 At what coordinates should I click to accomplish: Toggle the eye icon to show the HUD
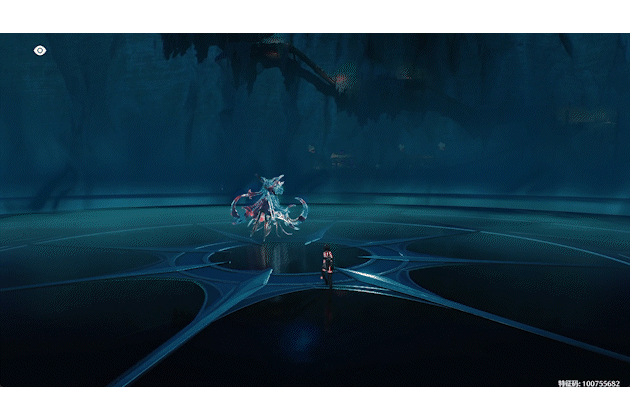click(40, 49)
